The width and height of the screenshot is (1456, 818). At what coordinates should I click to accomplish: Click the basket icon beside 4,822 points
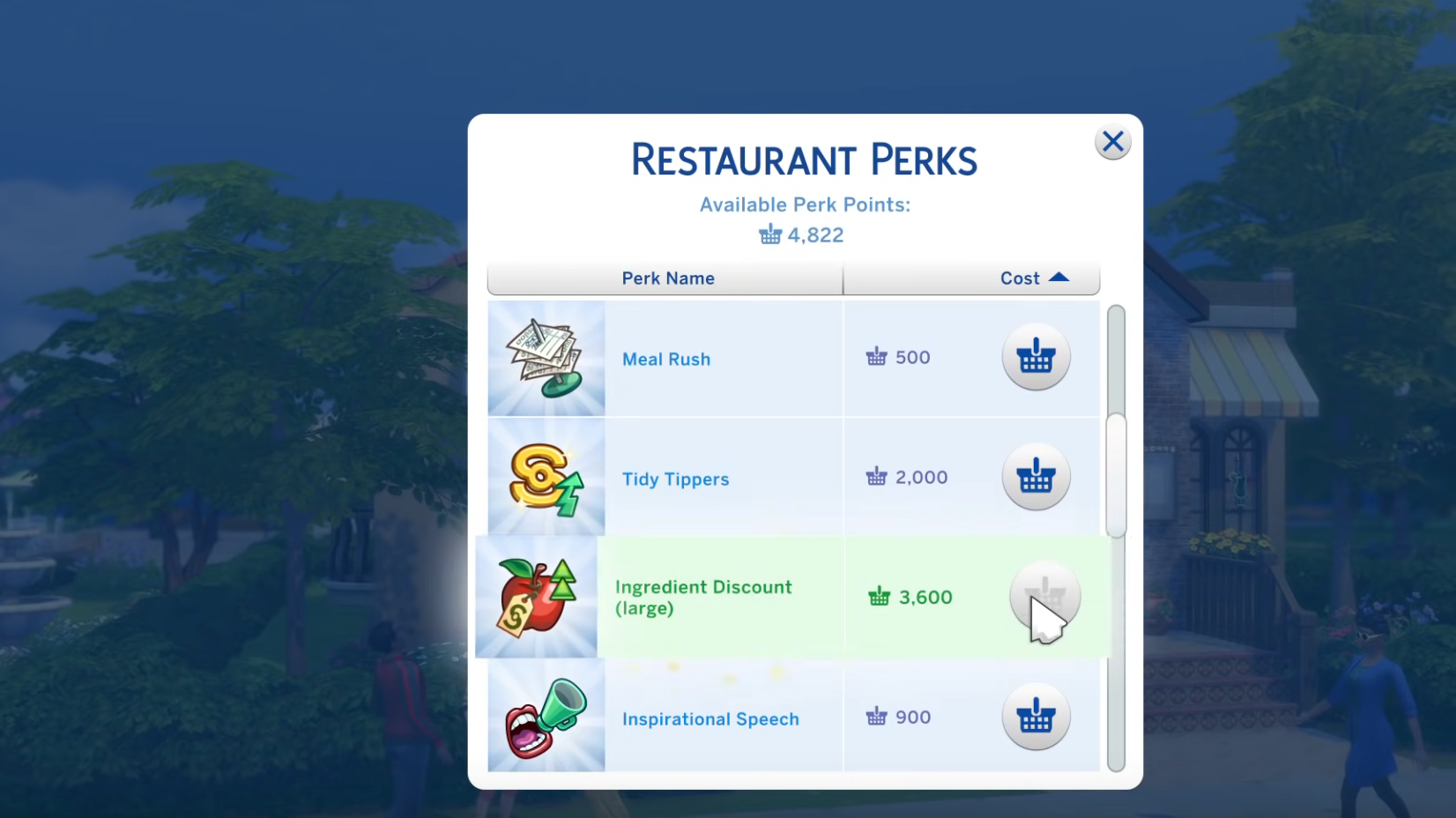770,234
